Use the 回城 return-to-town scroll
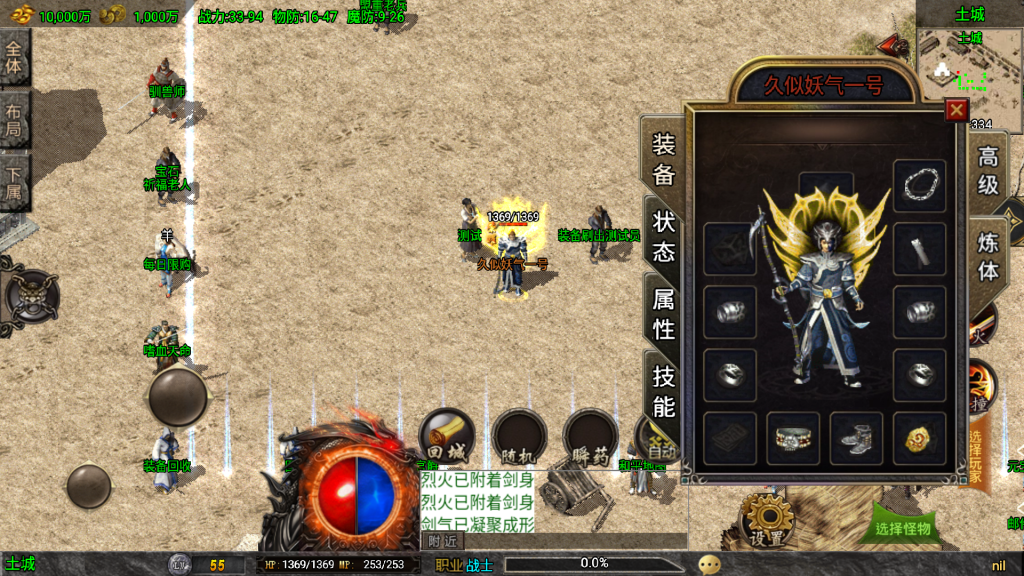This screenshot has height=576, width=1024. coord(446,437)
